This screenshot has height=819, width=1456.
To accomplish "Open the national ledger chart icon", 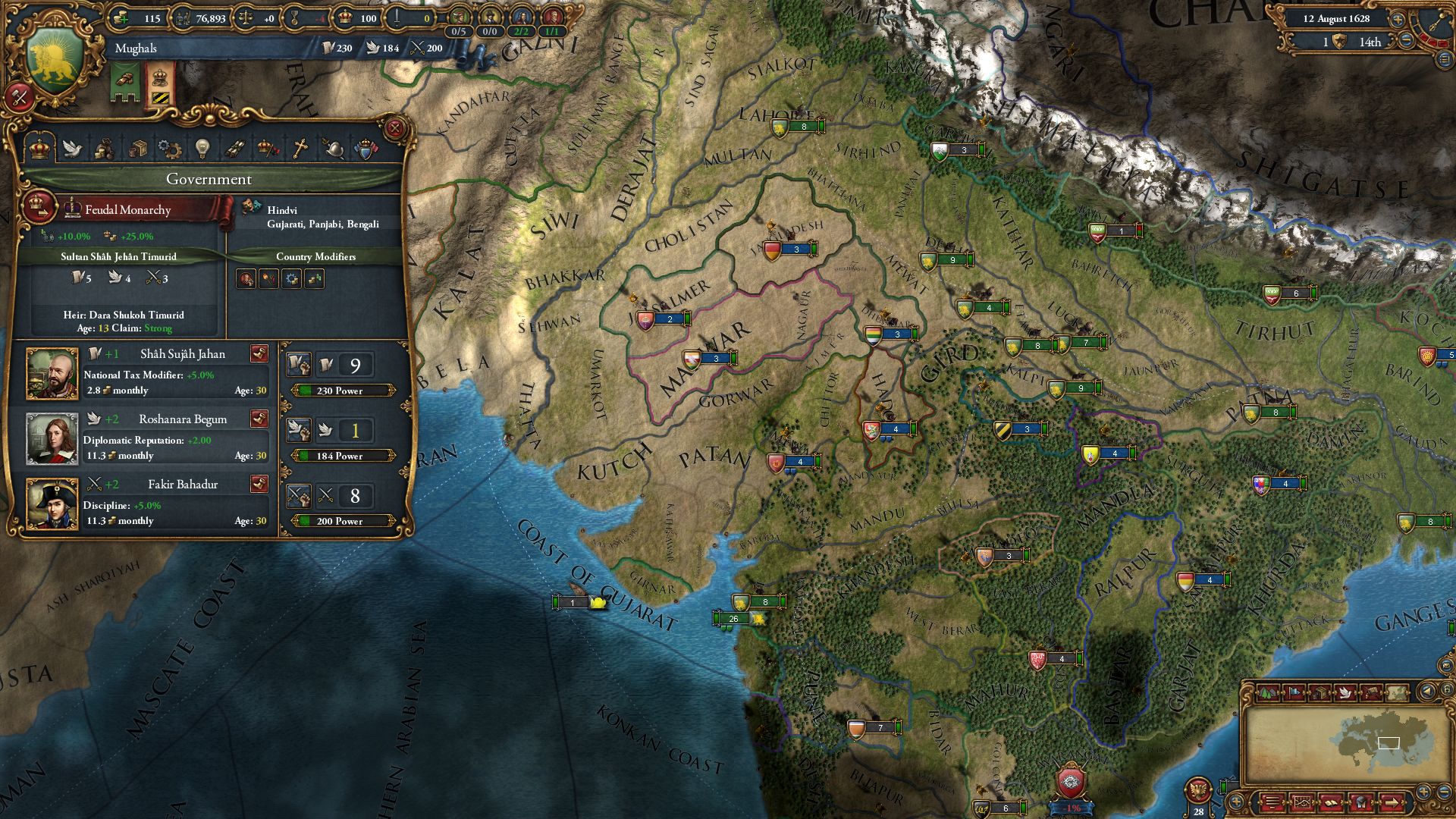I will tap(1302, 803).
